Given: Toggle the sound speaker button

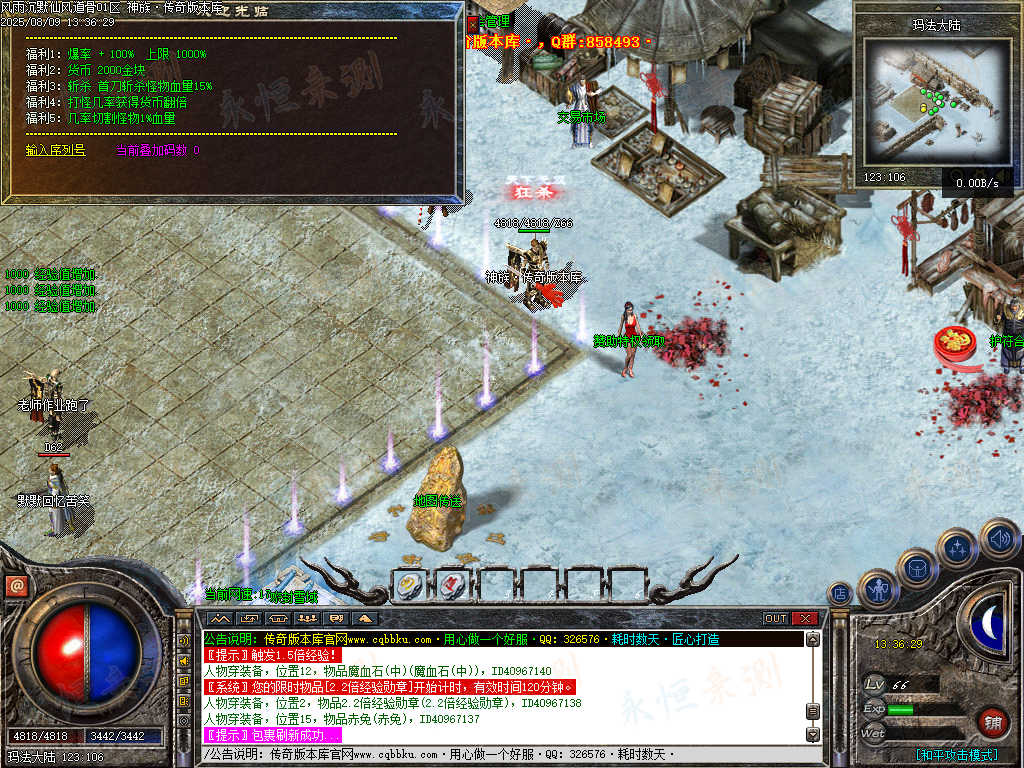Looking at the screenshot, I should 998,539.
